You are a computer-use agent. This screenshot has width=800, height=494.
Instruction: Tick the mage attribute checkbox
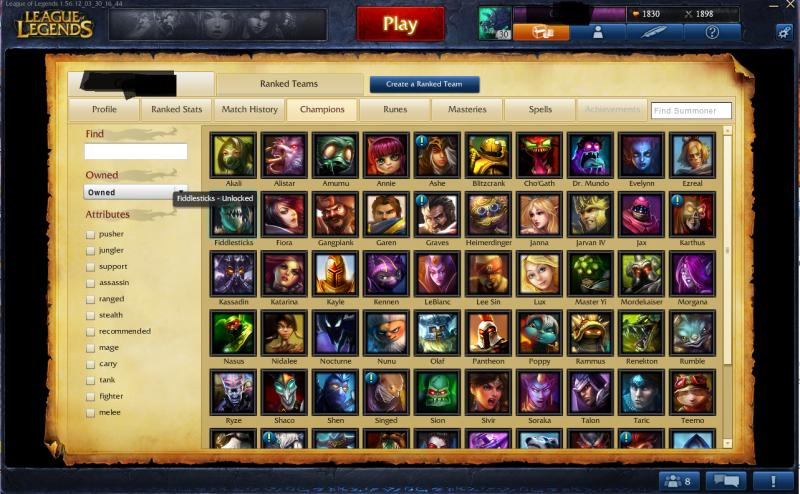[x=91, y=348]
